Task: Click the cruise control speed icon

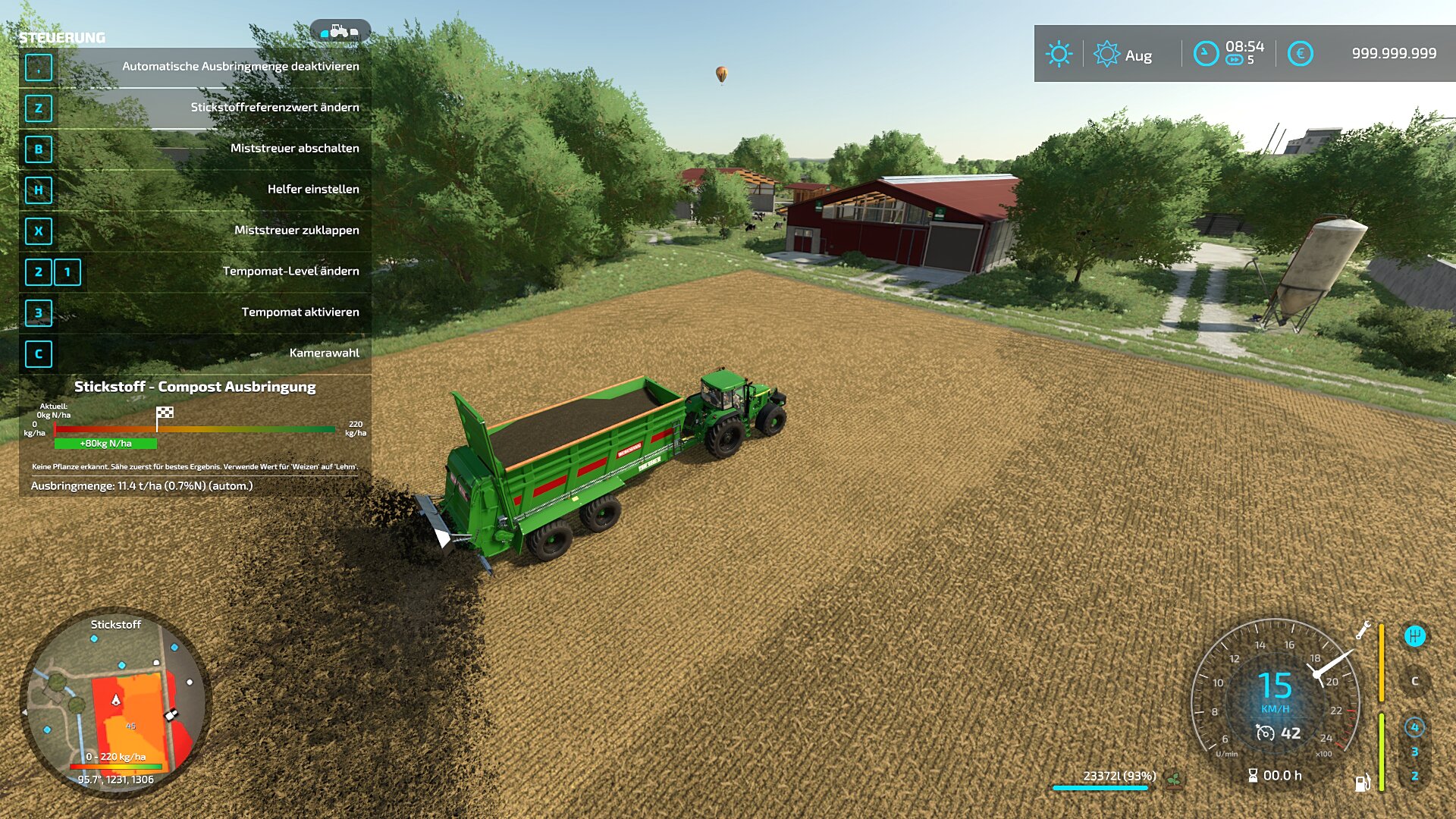Action: pyautogui.click(x=1265, y=733)
